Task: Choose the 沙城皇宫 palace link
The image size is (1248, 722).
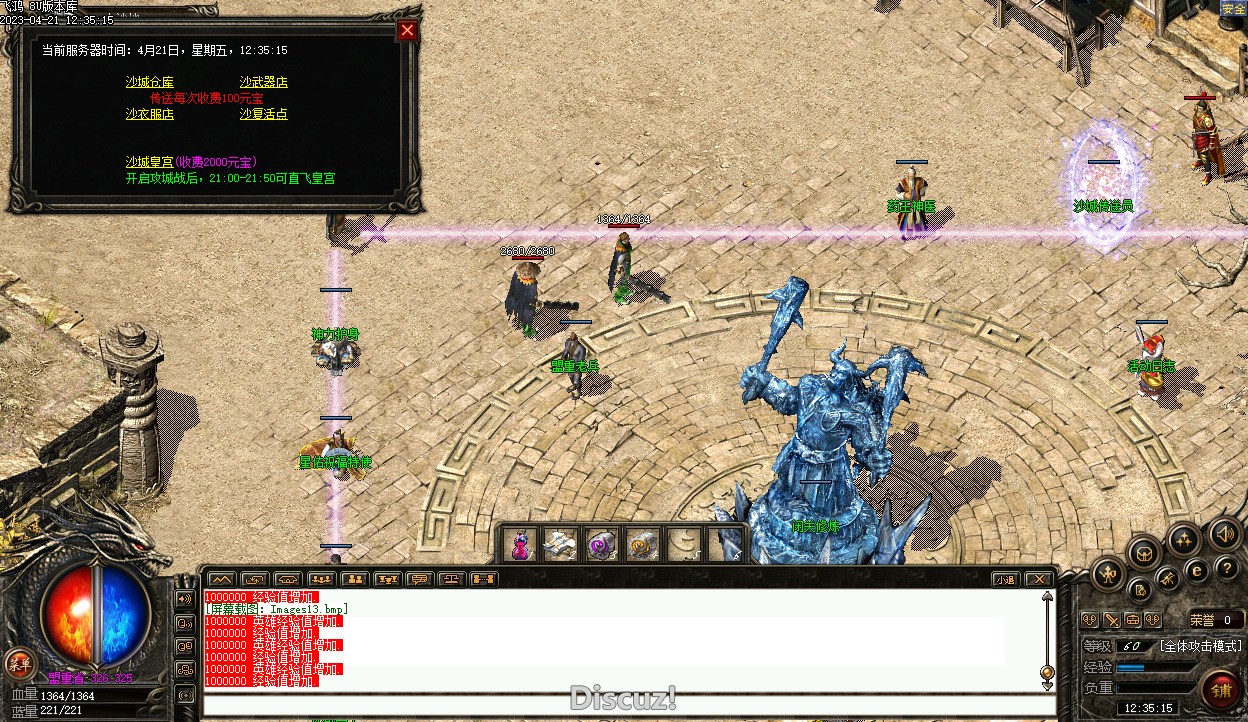Action: 149,162
